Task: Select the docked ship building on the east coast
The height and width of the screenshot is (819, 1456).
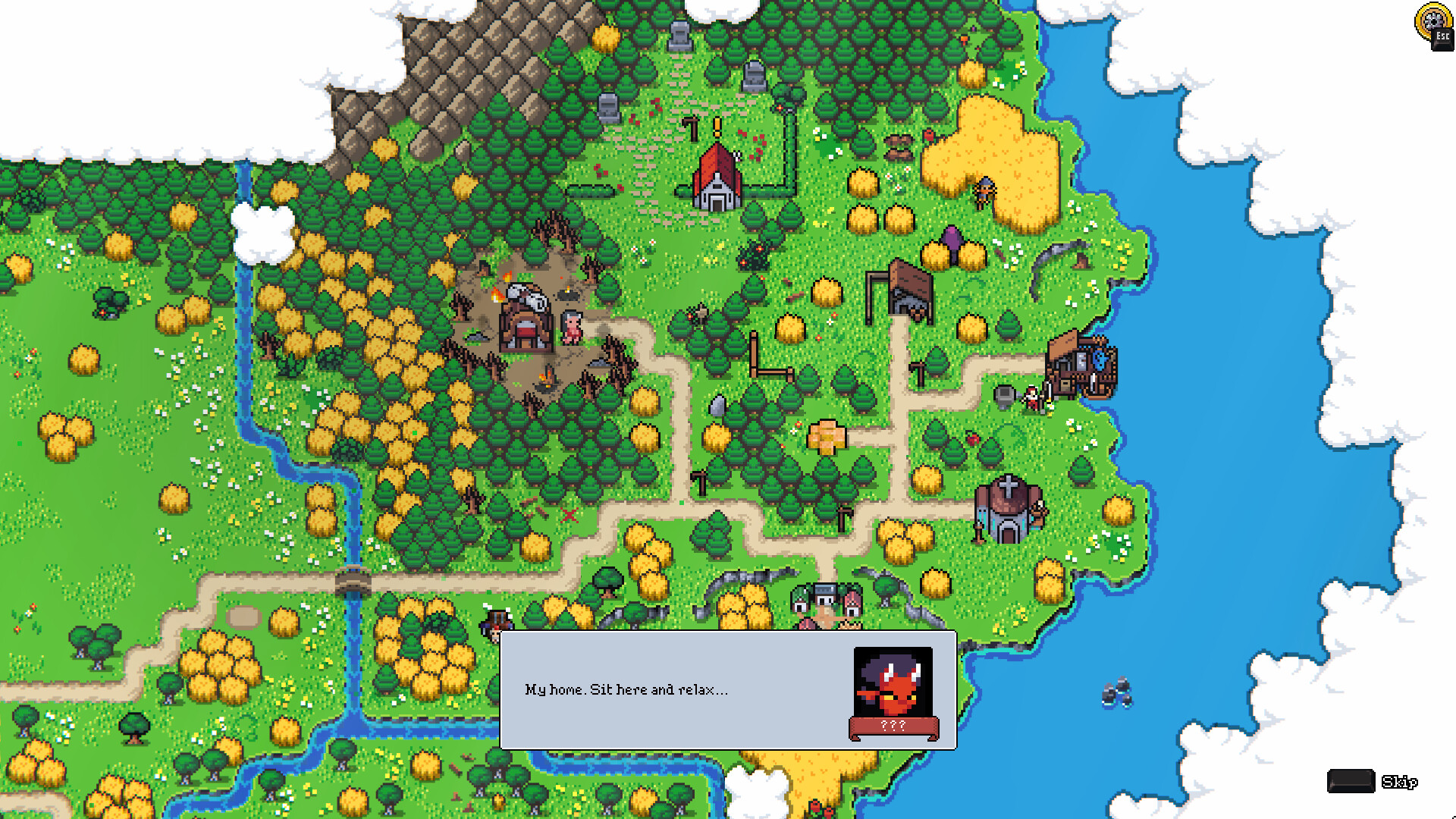Action: coord(1083,364)
